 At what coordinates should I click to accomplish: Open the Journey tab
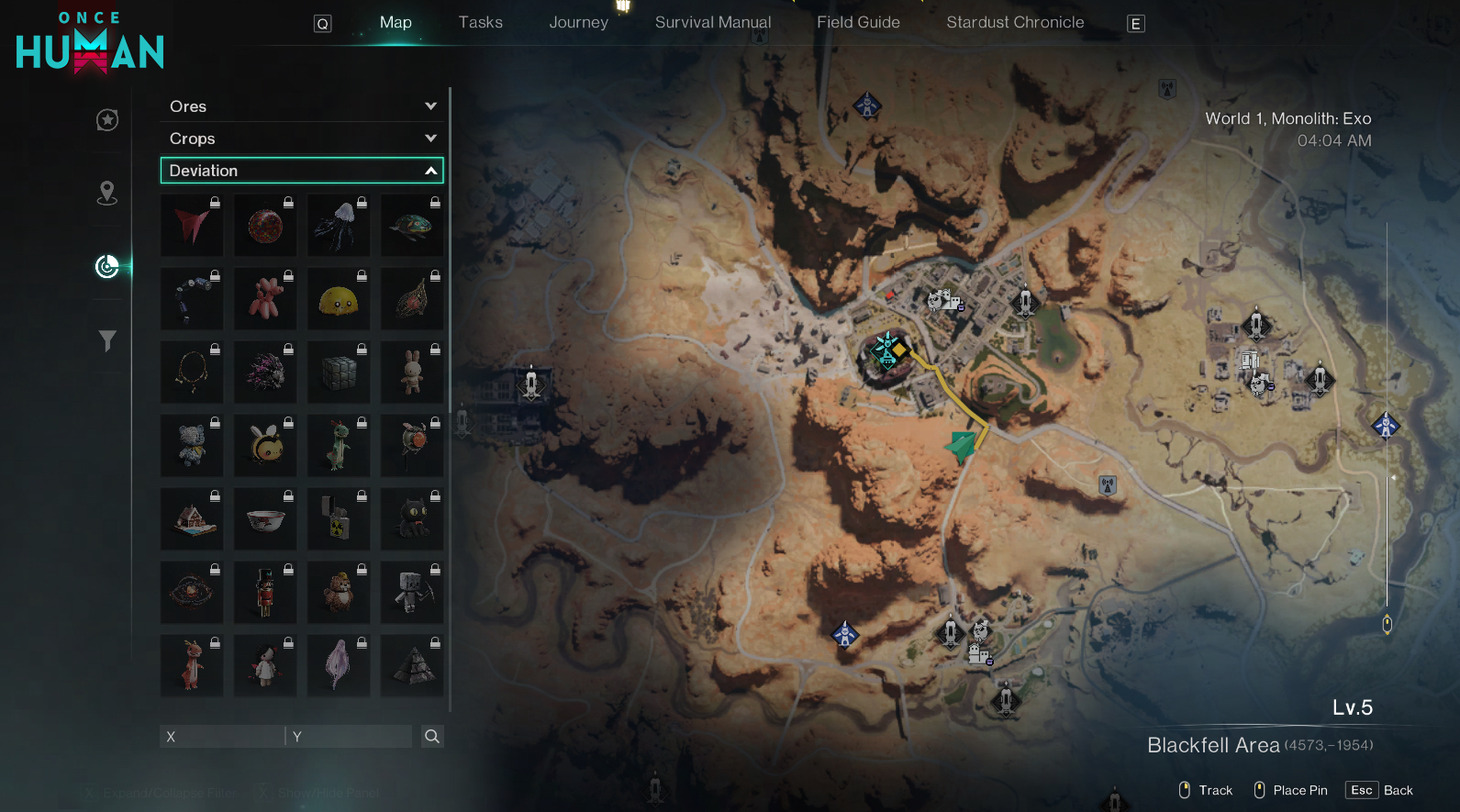[578, 23]
